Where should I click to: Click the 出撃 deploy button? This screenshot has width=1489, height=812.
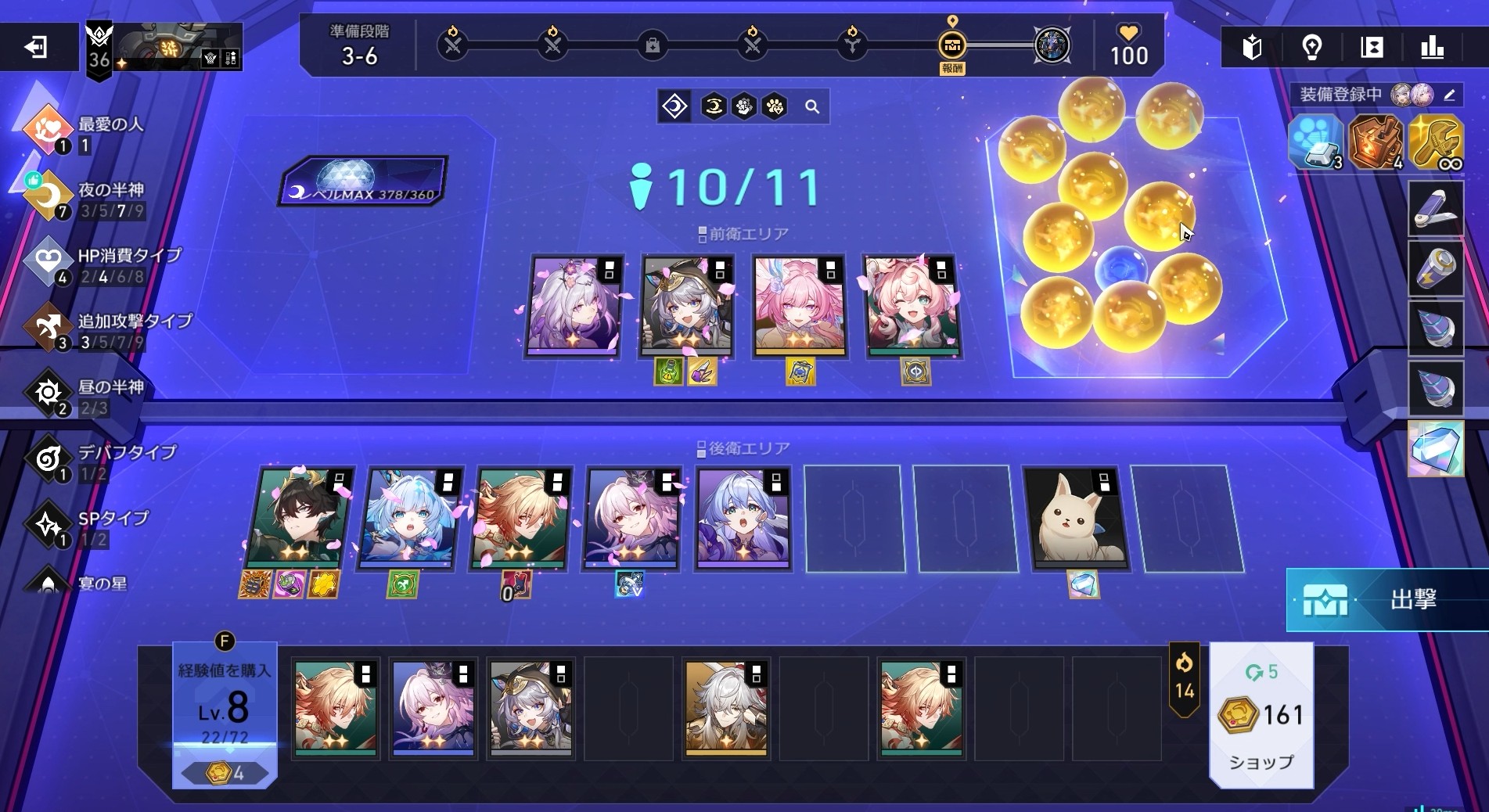pyautogui.click(x=1386, y=599)
